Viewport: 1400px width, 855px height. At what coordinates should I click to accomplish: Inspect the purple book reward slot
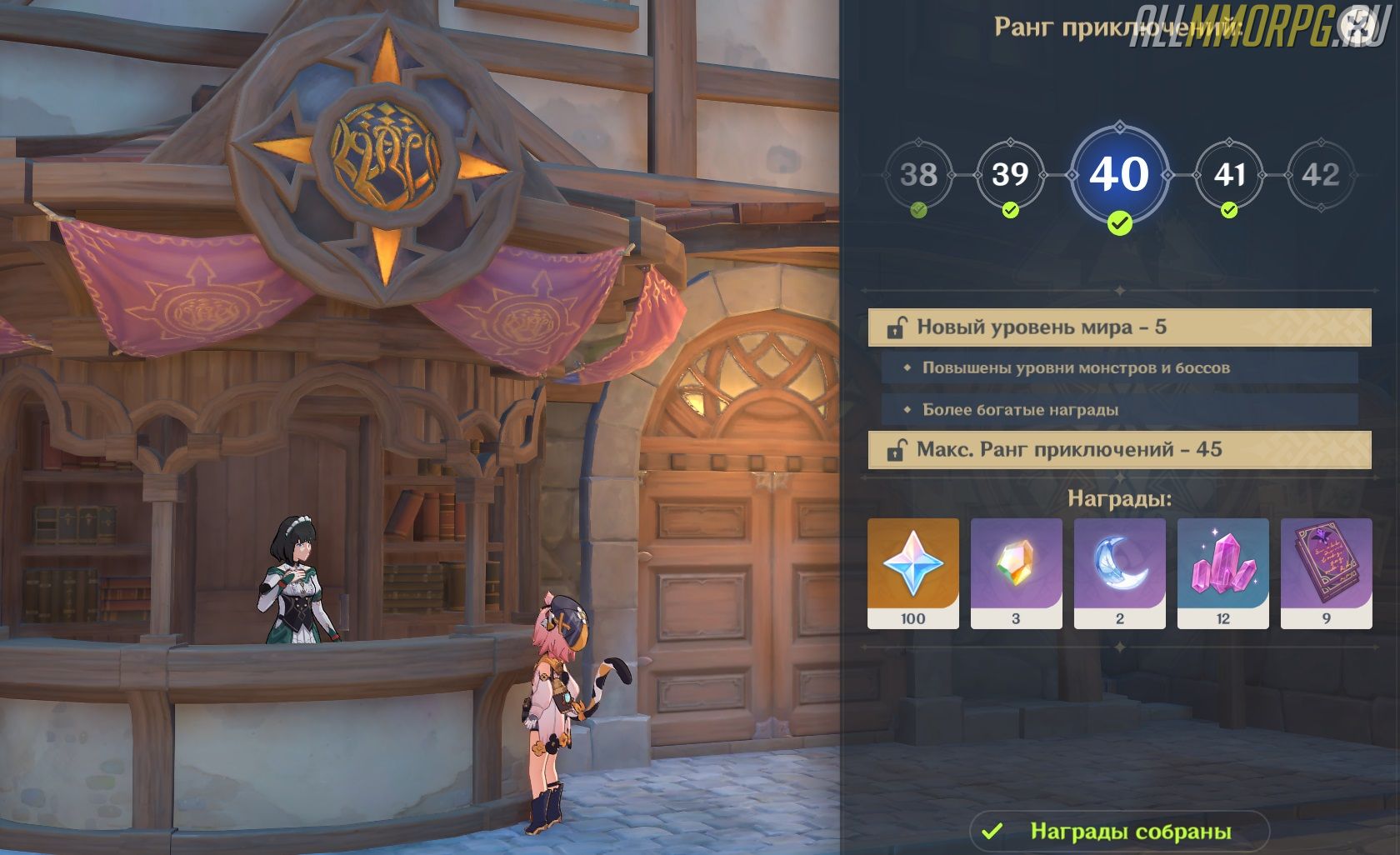[1327, 572]
